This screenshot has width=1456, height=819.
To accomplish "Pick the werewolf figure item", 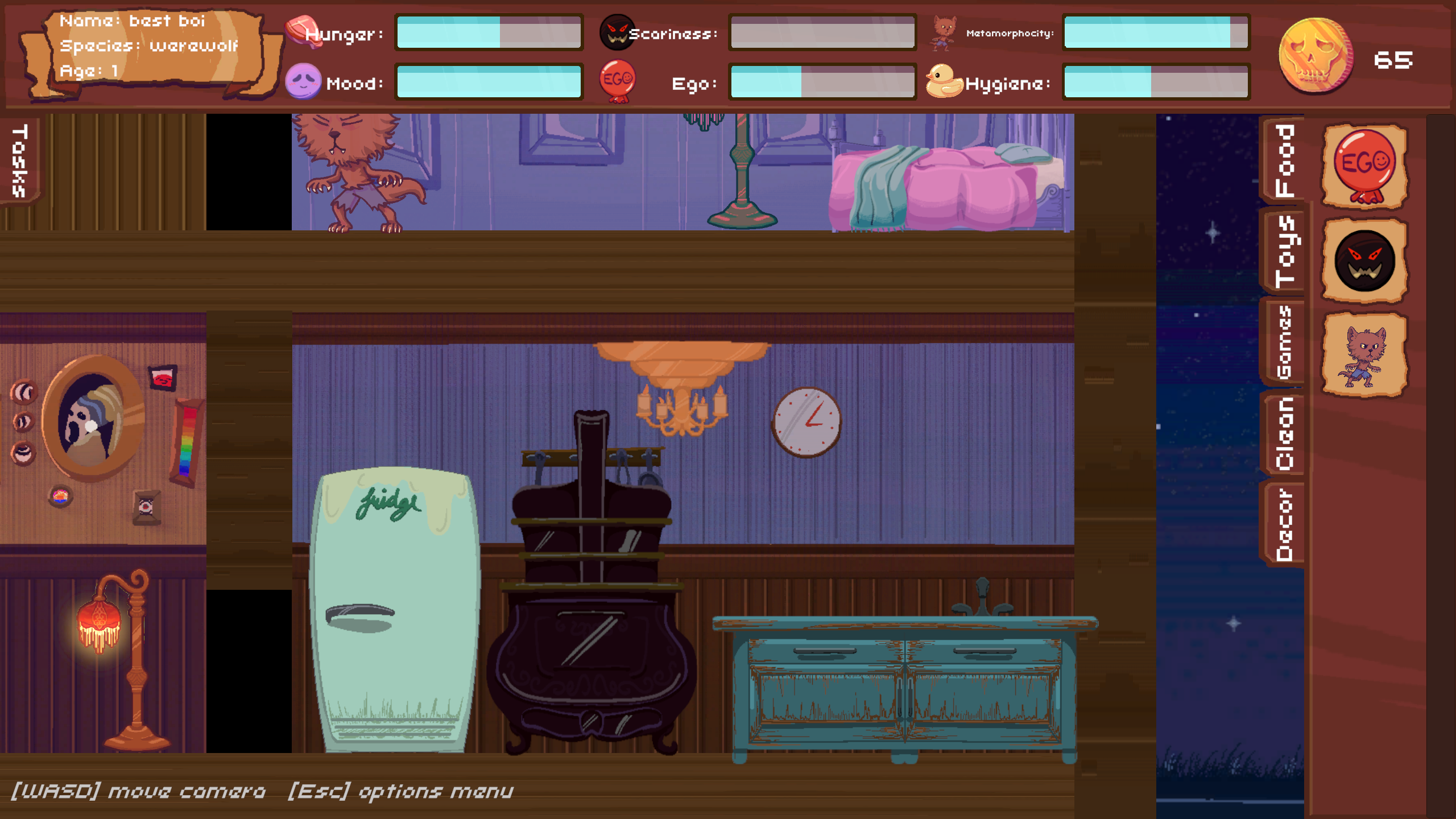I will click(x=1364, y=355).
